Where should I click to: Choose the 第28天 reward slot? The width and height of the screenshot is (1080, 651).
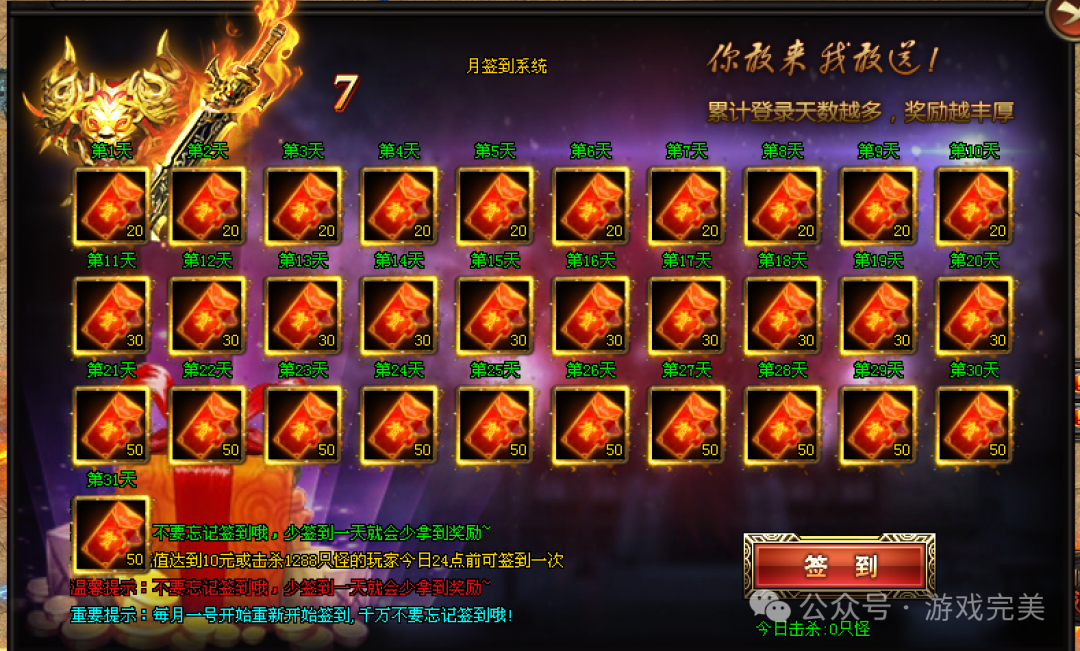click(783, 425)
